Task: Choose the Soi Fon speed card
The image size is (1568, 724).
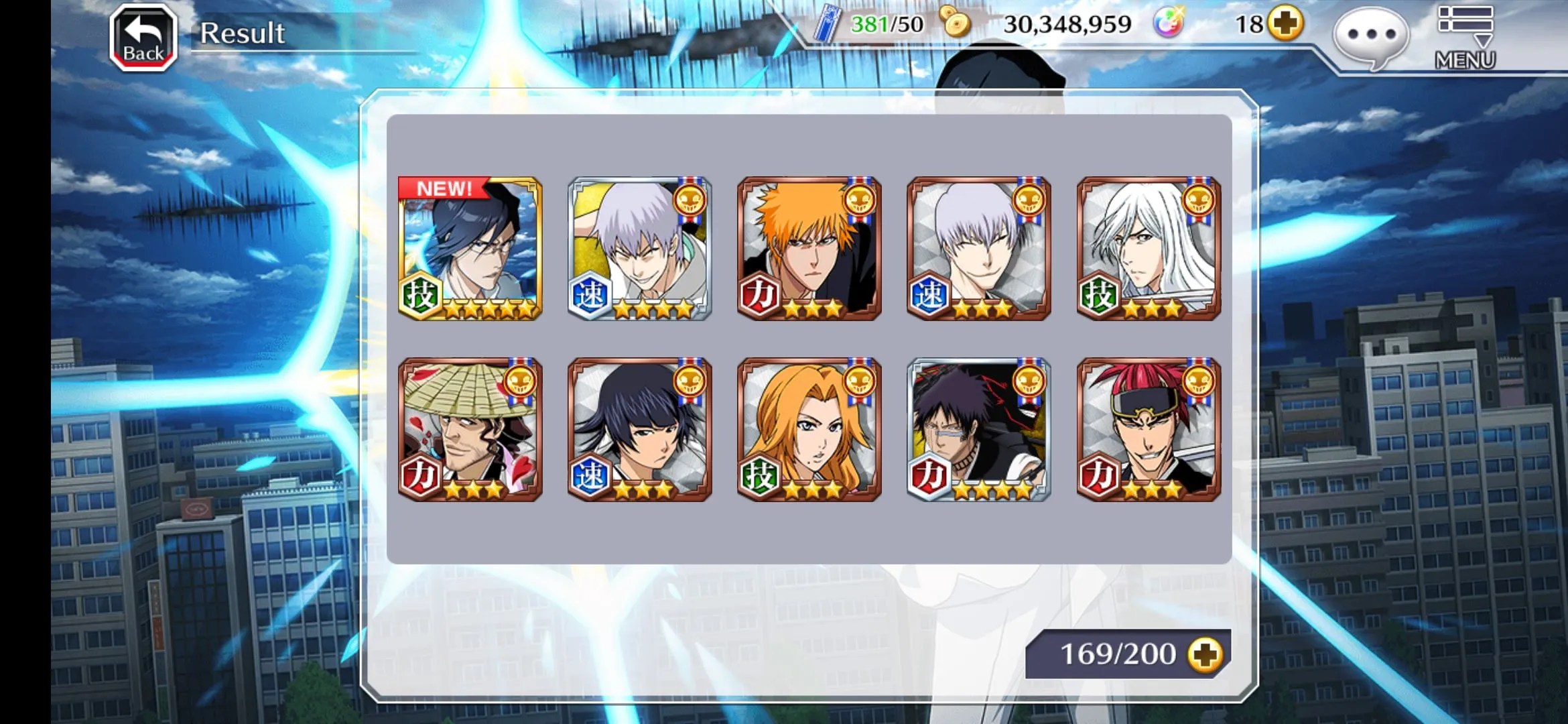Action: tap(639, 430)
